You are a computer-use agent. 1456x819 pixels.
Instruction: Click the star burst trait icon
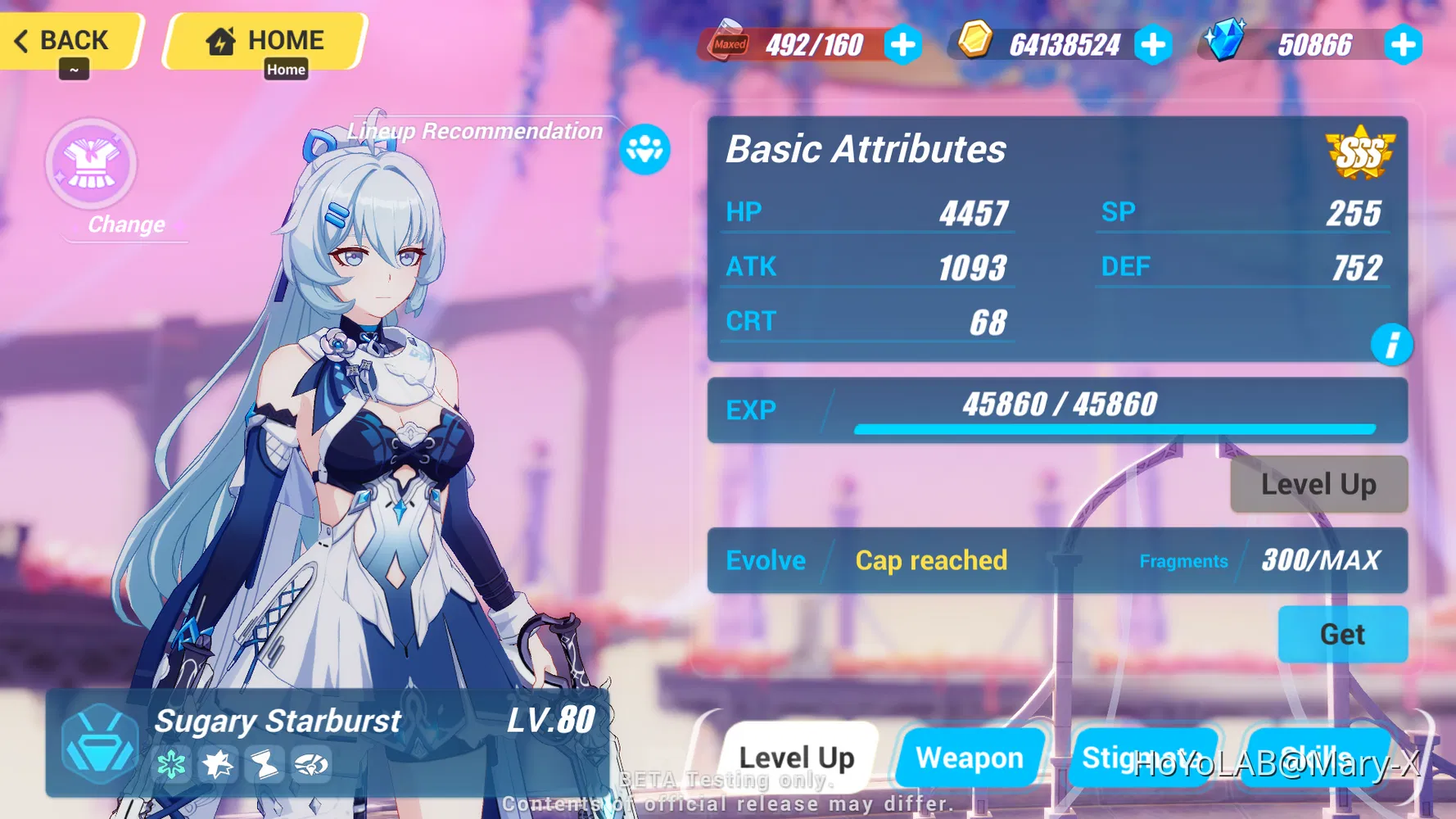(219, 765)
